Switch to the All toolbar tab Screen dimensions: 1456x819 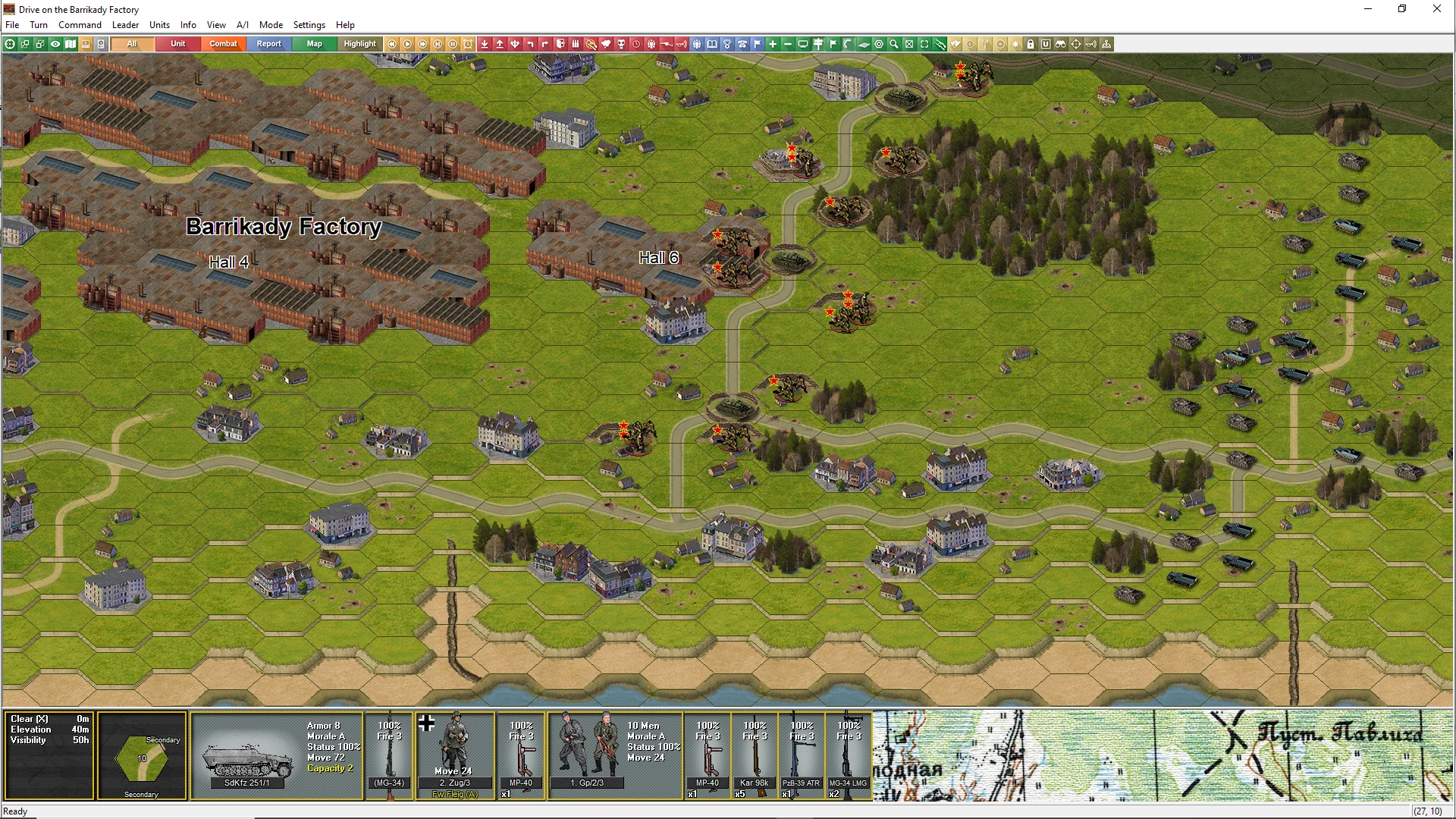click(132, 44)
